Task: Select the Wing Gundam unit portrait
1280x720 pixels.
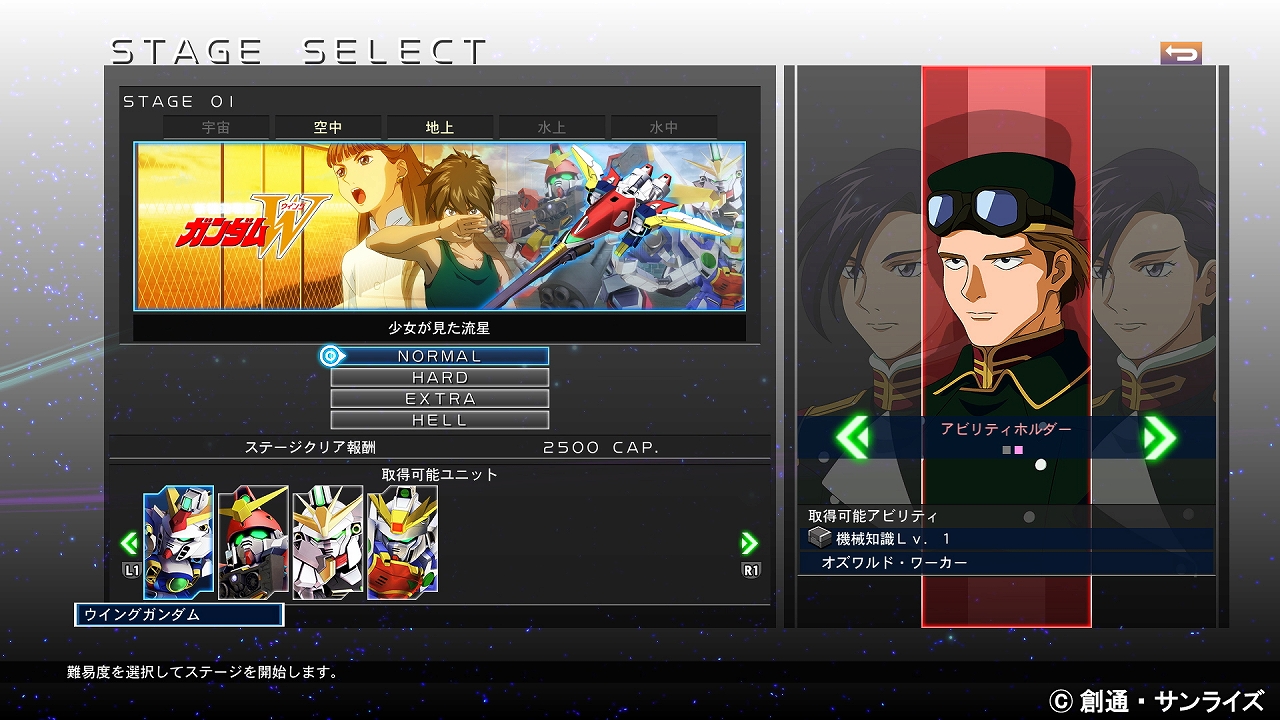Action: [x=179, y=542]
